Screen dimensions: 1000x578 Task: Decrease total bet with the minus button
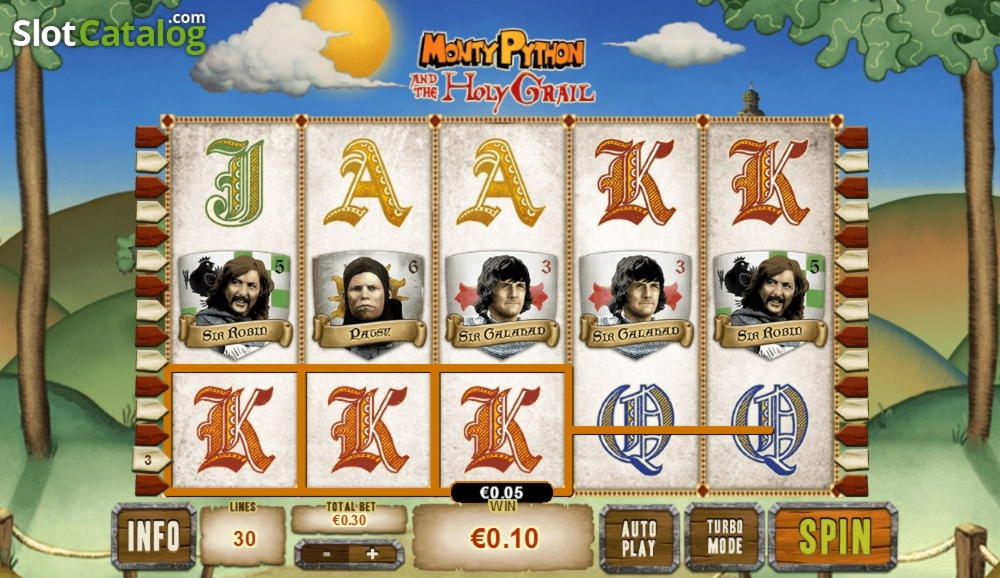[325, 553]
